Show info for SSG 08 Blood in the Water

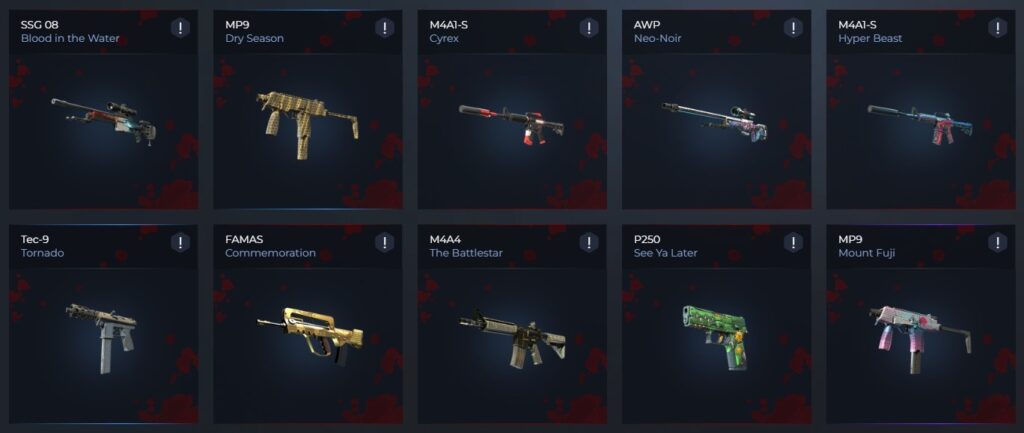point(180,28)
